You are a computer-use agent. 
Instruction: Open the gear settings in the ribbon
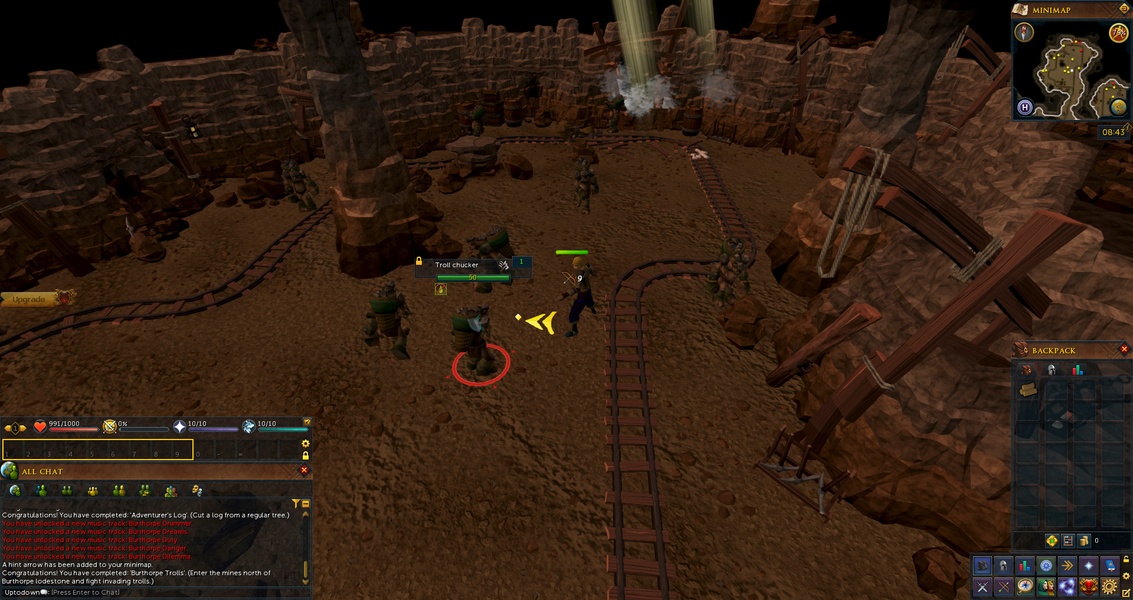click(x=1109, y=586)
